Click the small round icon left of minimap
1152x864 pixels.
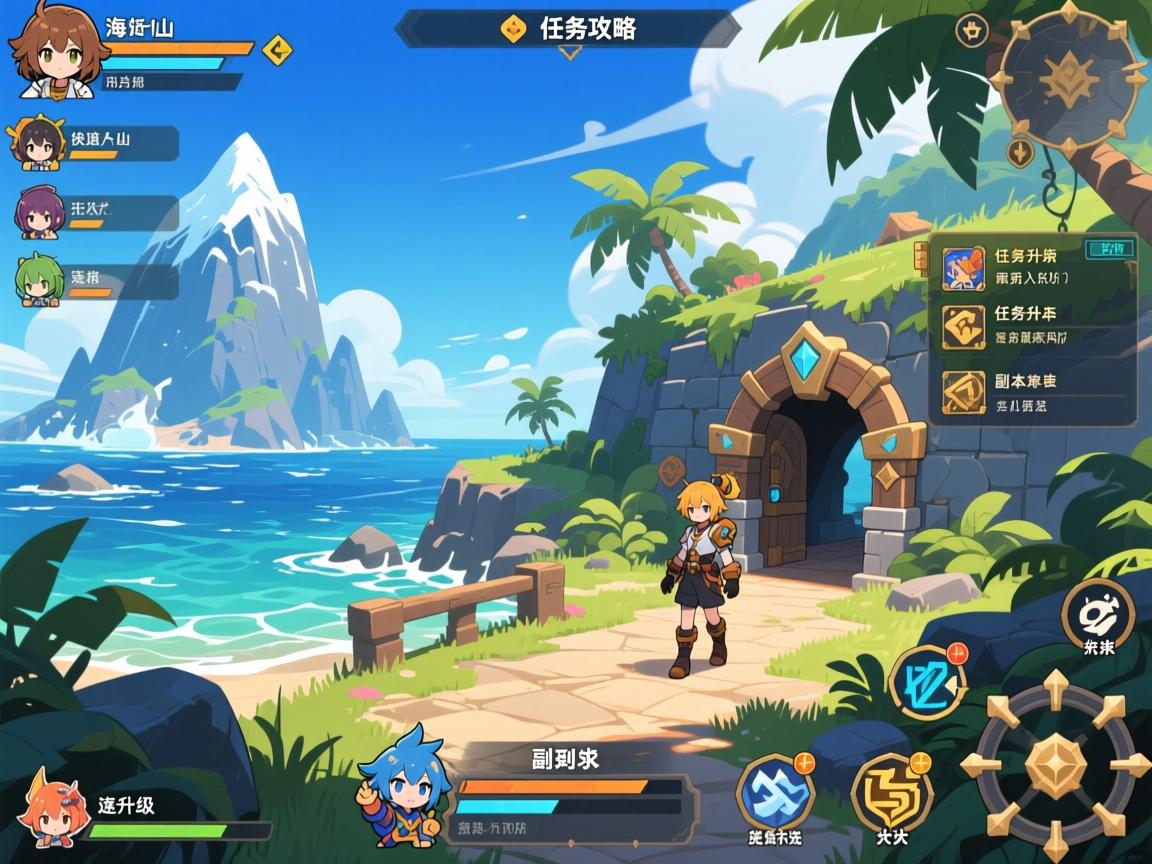pyautogui.click(x=971, y=30)
